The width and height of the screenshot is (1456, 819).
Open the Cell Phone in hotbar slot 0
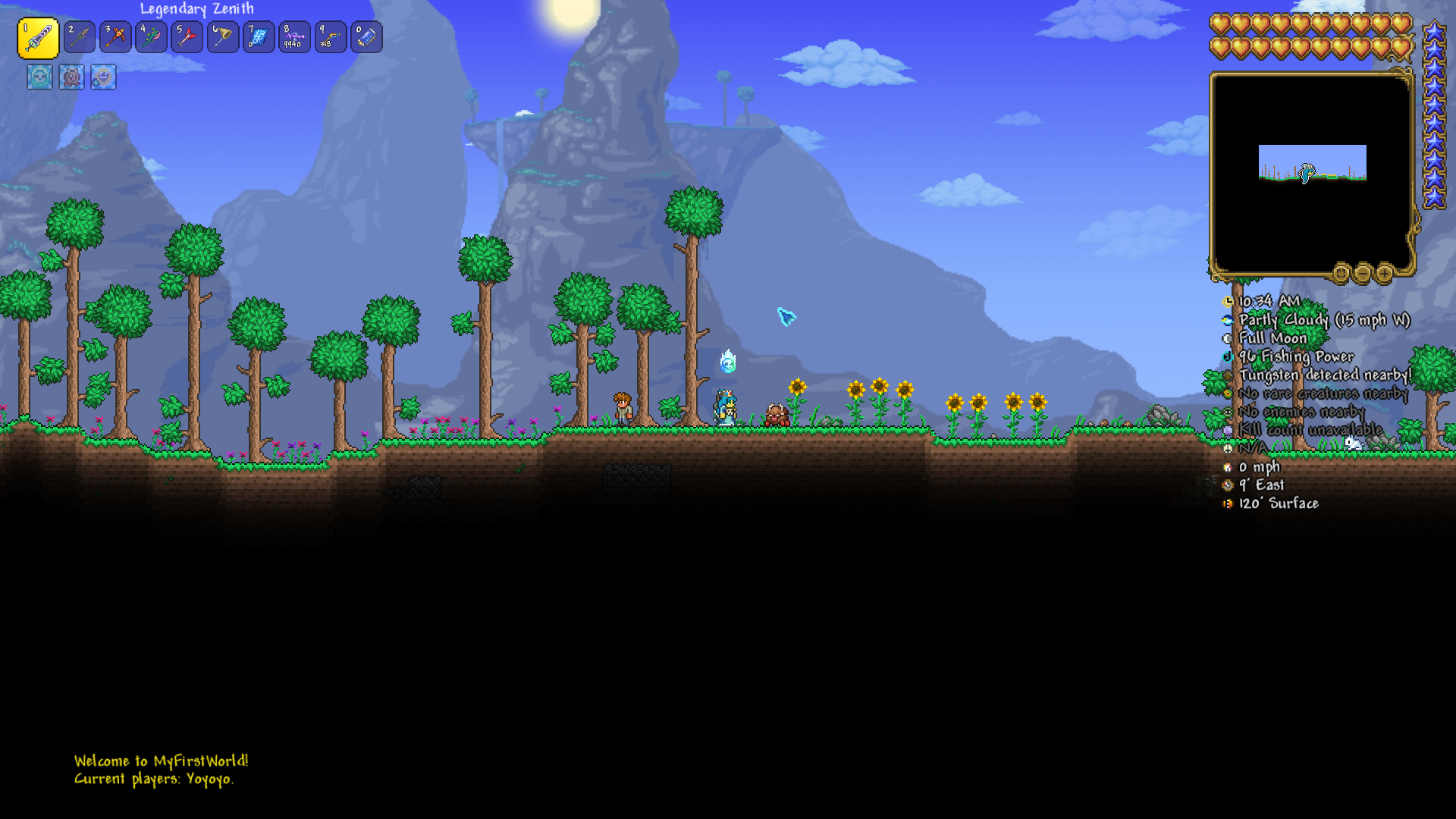pyautogui.click(x=365, y=36)
